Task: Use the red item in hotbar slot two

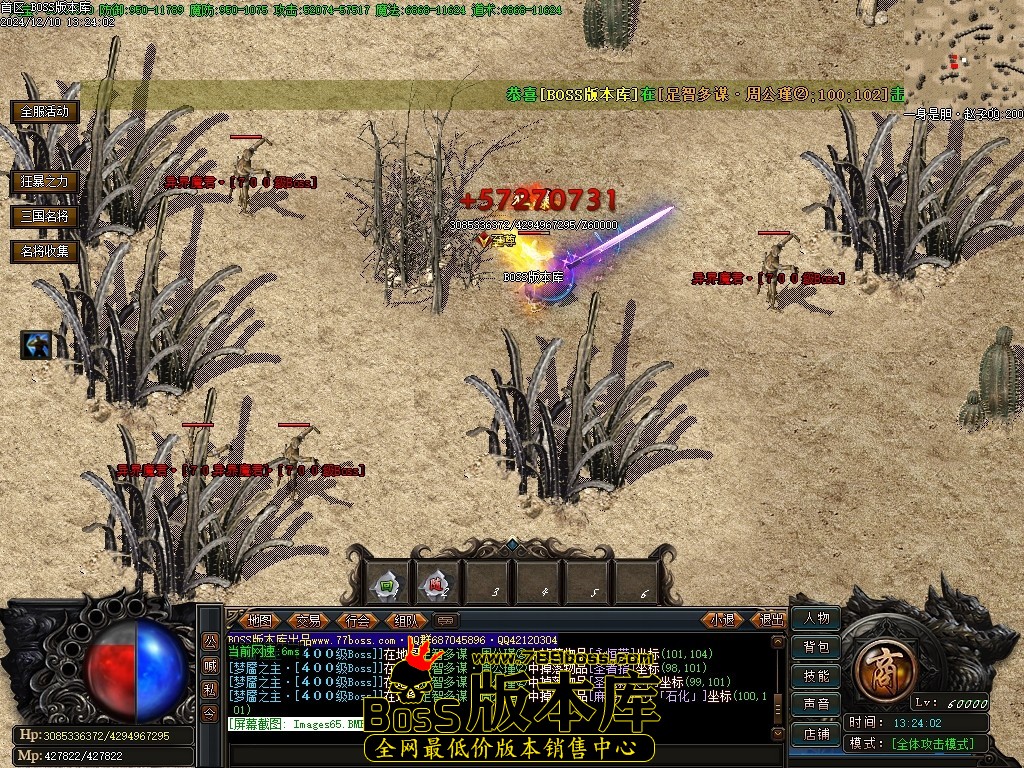Action: pyautogui.click(x=436, y=583)
